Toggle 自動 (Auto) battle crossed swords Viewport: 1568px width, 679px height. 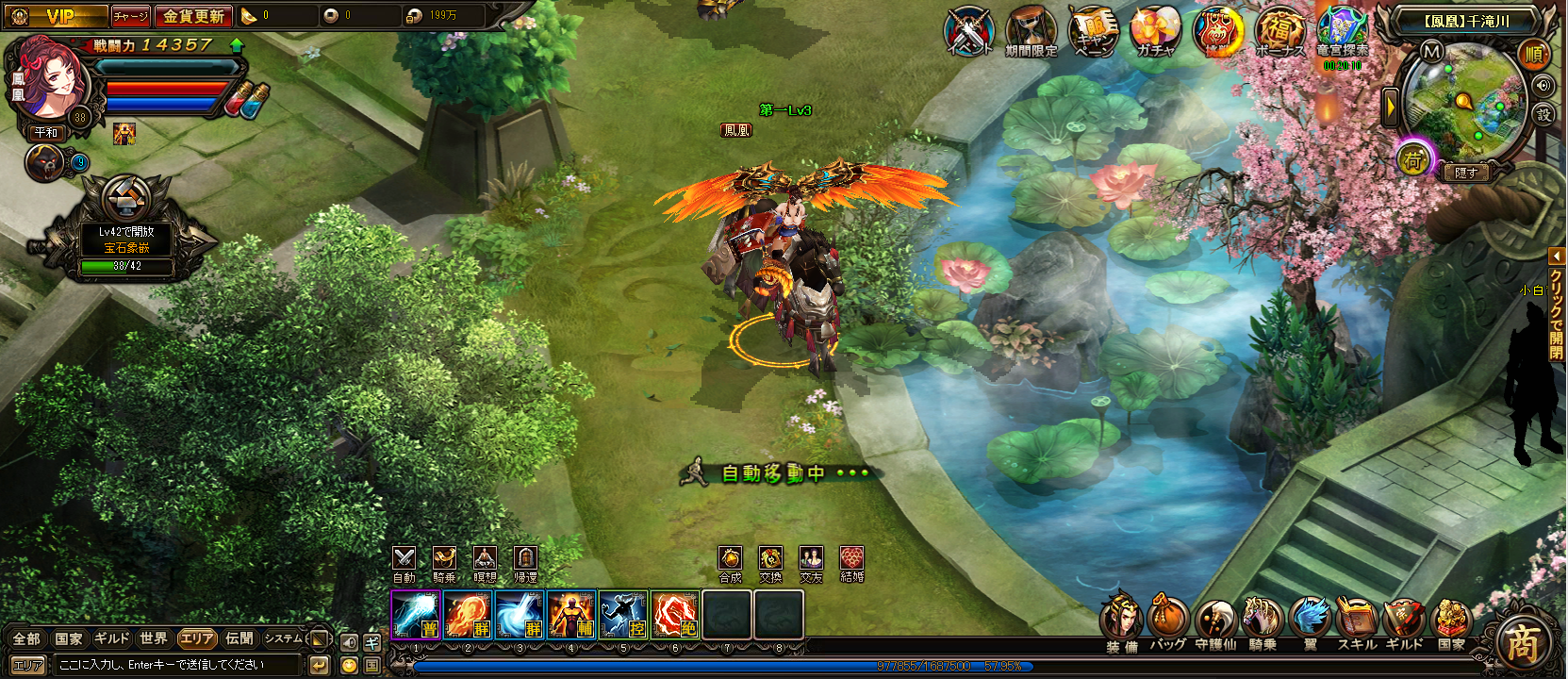pos(404,558)
